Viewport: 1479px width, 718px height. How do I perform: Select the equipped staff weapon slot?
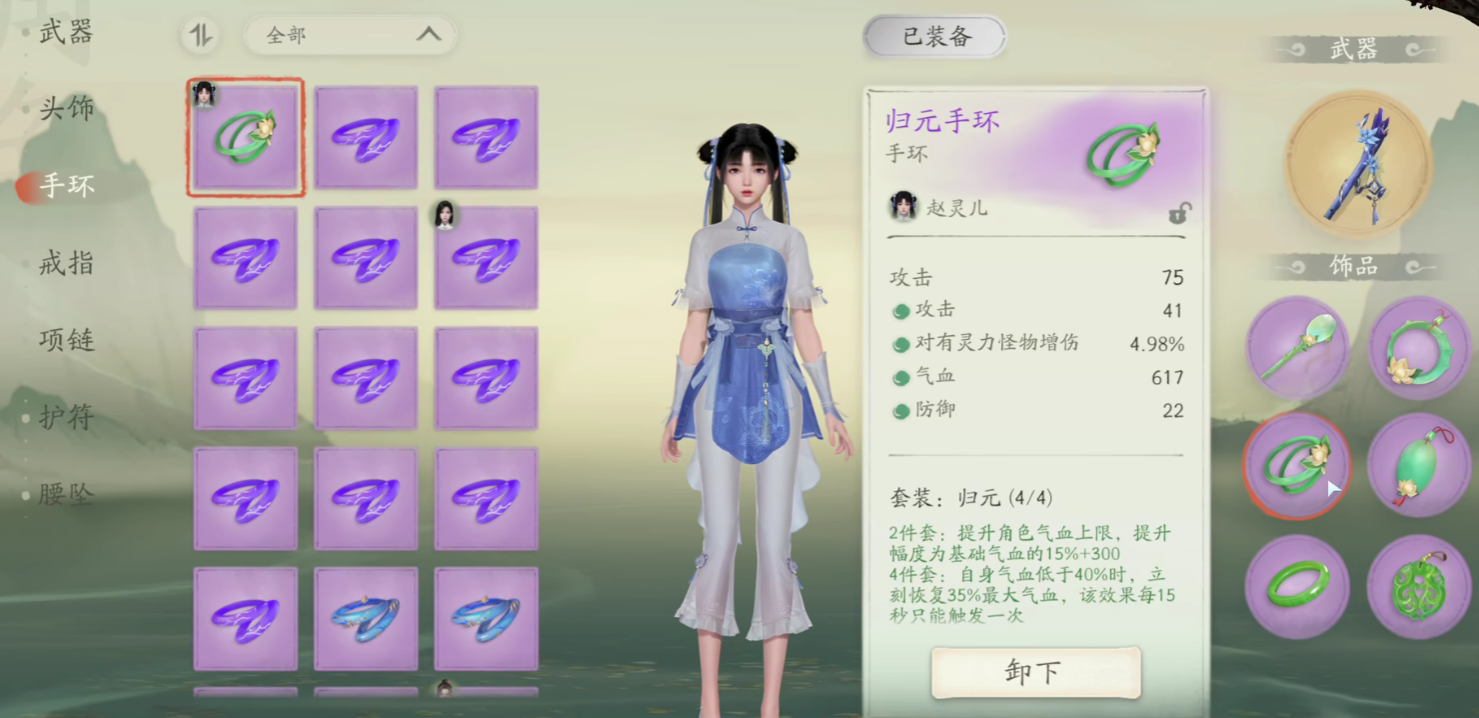coord(1358,164)
